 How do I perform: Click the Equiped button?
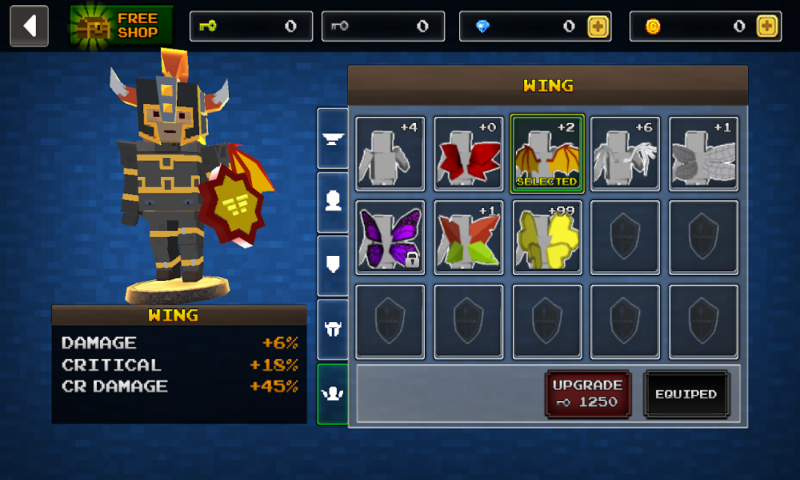[x=686, y=394]
